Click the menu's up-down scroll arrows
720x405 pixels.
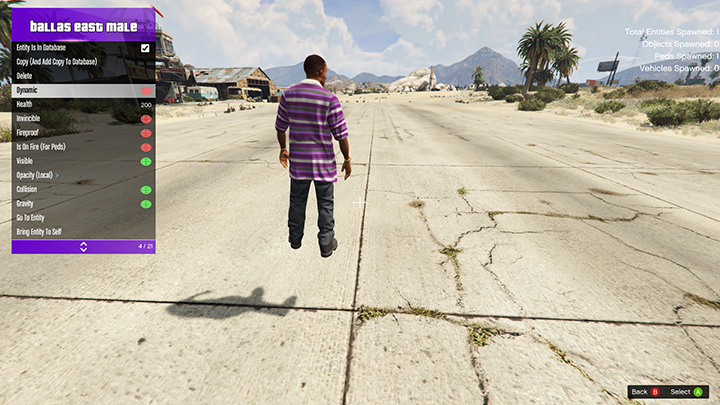(x=83, y=246)
